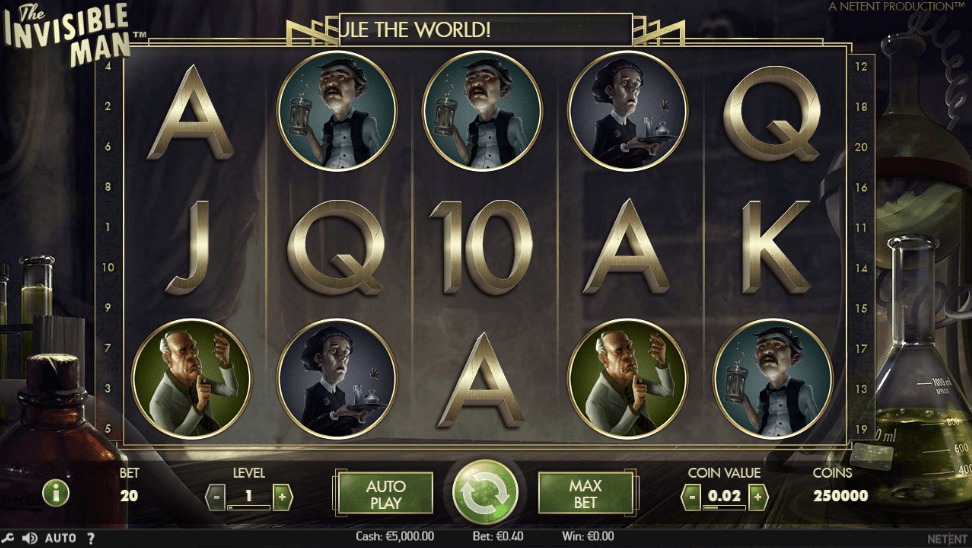This screenshot has height=548, width=972.
Task: Adjust the bet level slider bar
Action: click(x=248, y=508)
